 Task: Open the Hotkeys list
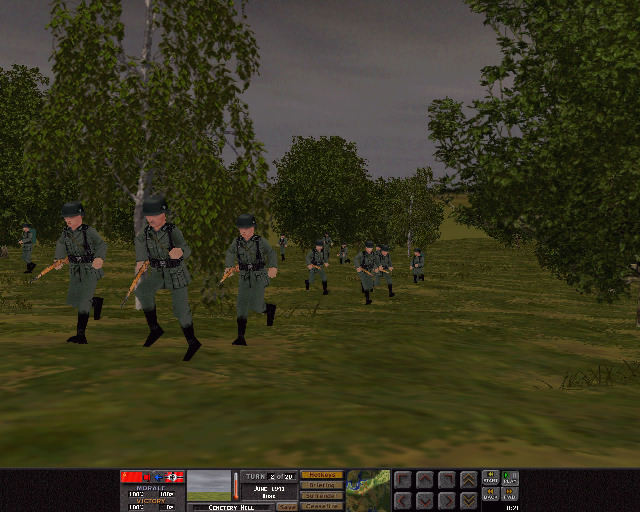click(321, 475)
